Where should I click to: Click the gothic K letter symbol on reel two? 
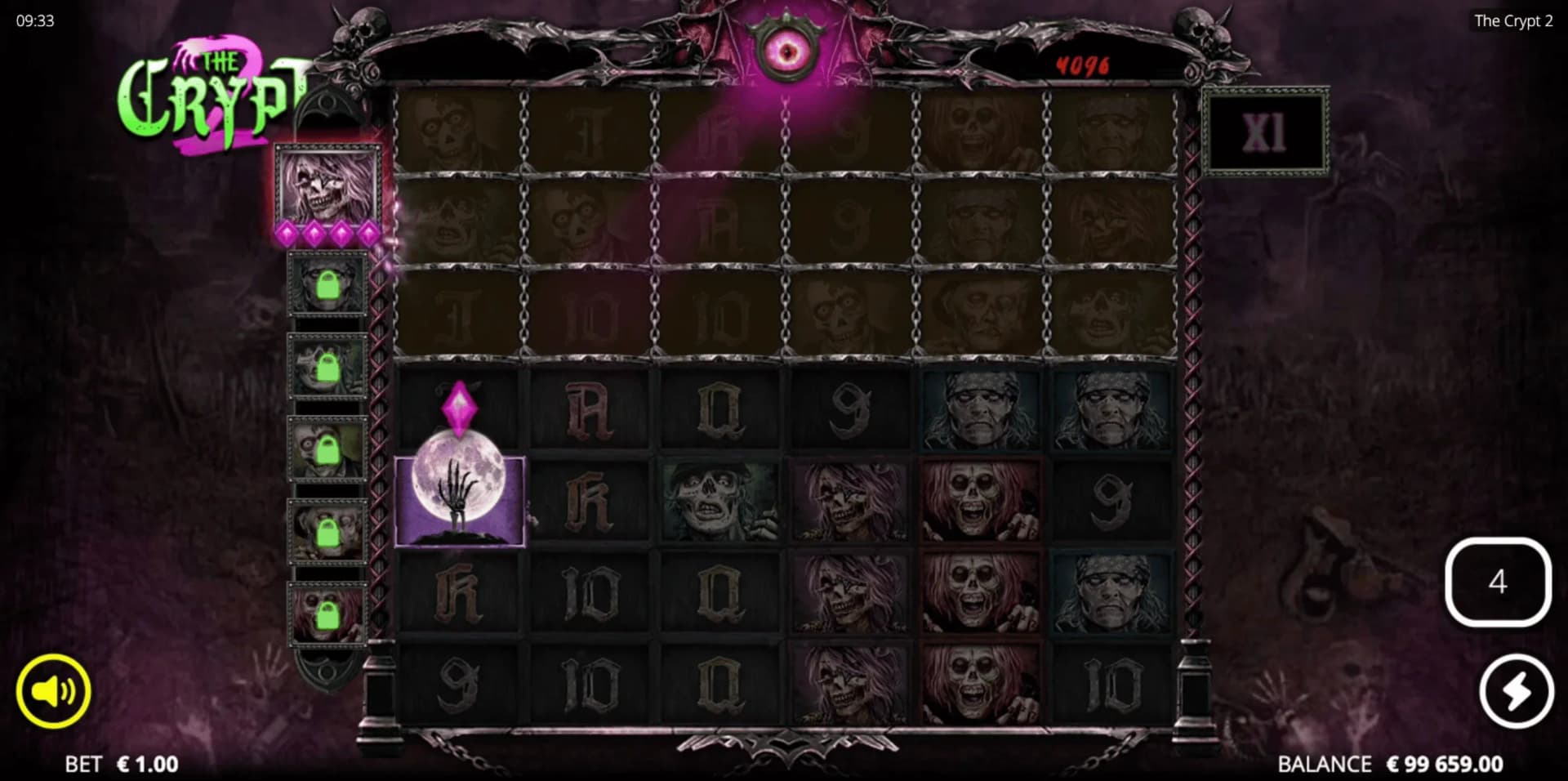590,498
